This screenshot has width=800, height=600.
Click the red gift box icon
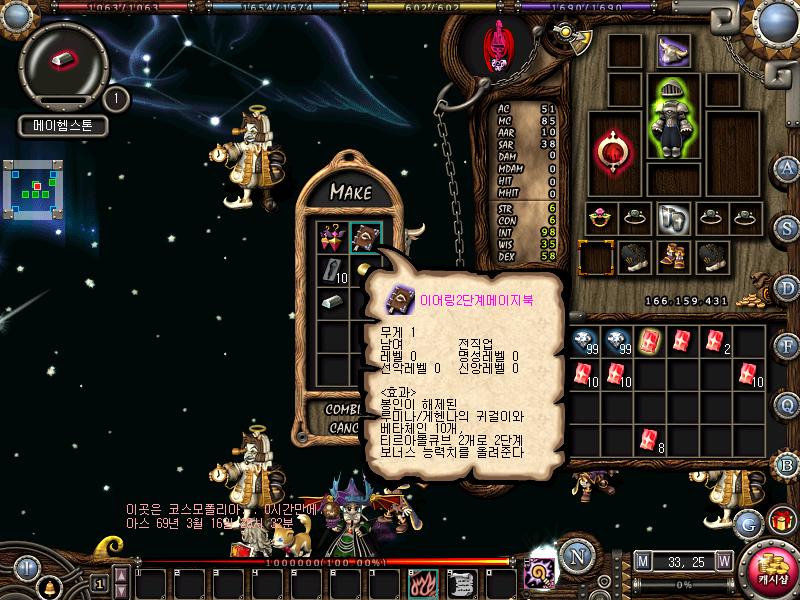pos(779,521)
